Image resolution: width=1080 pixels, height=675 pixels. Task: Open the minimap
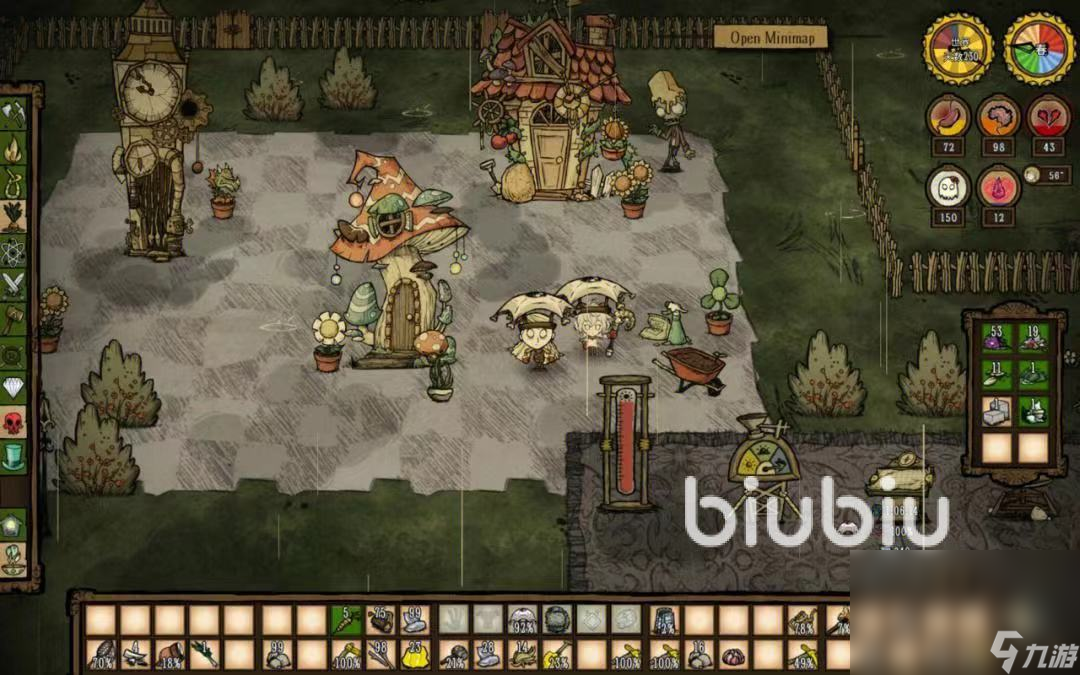(771, 37)
